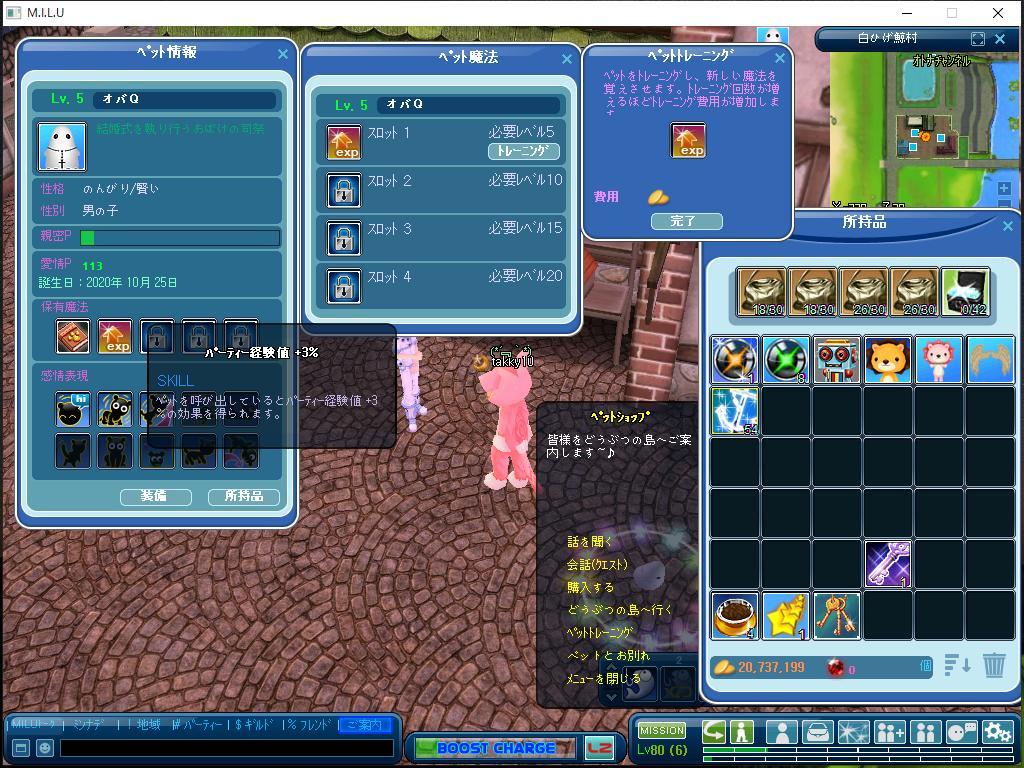Select ペットトレーニング in shop menu
The height and width of the screenshot is (768, 1024).
pos(600,633)
